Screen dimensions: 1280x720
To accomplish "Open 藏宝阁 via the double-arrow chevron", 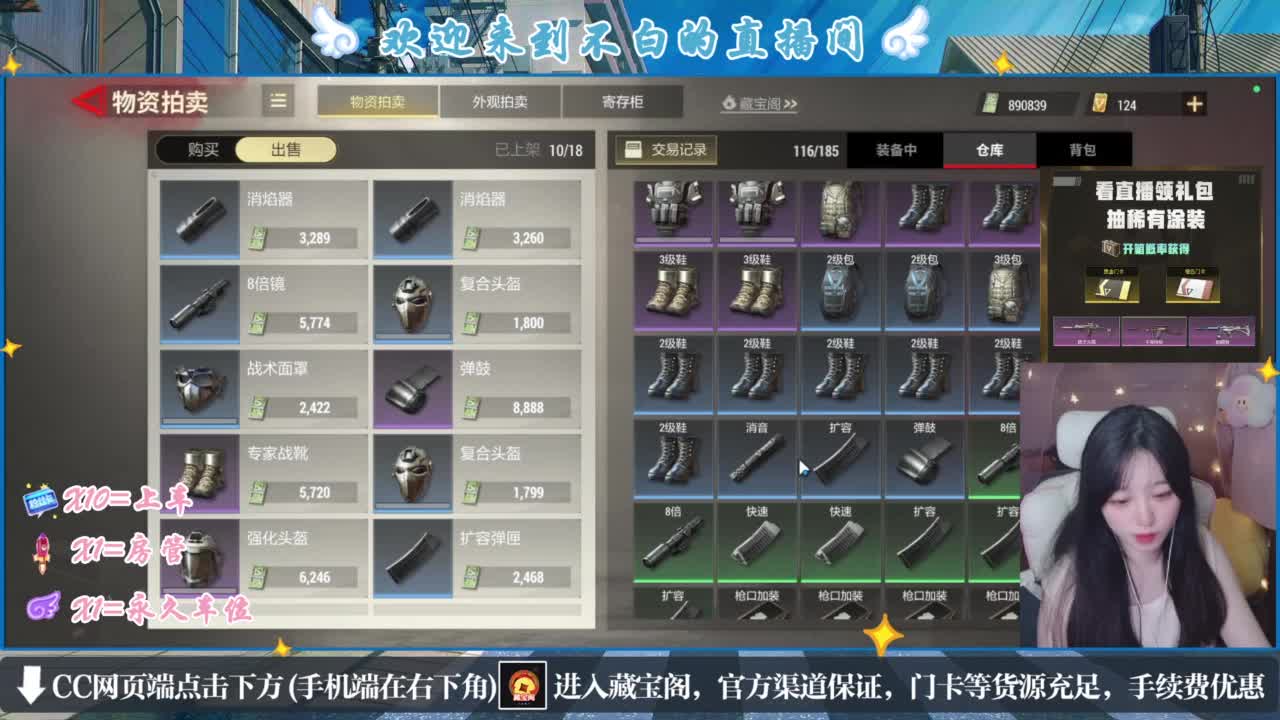I will point(791,104).
